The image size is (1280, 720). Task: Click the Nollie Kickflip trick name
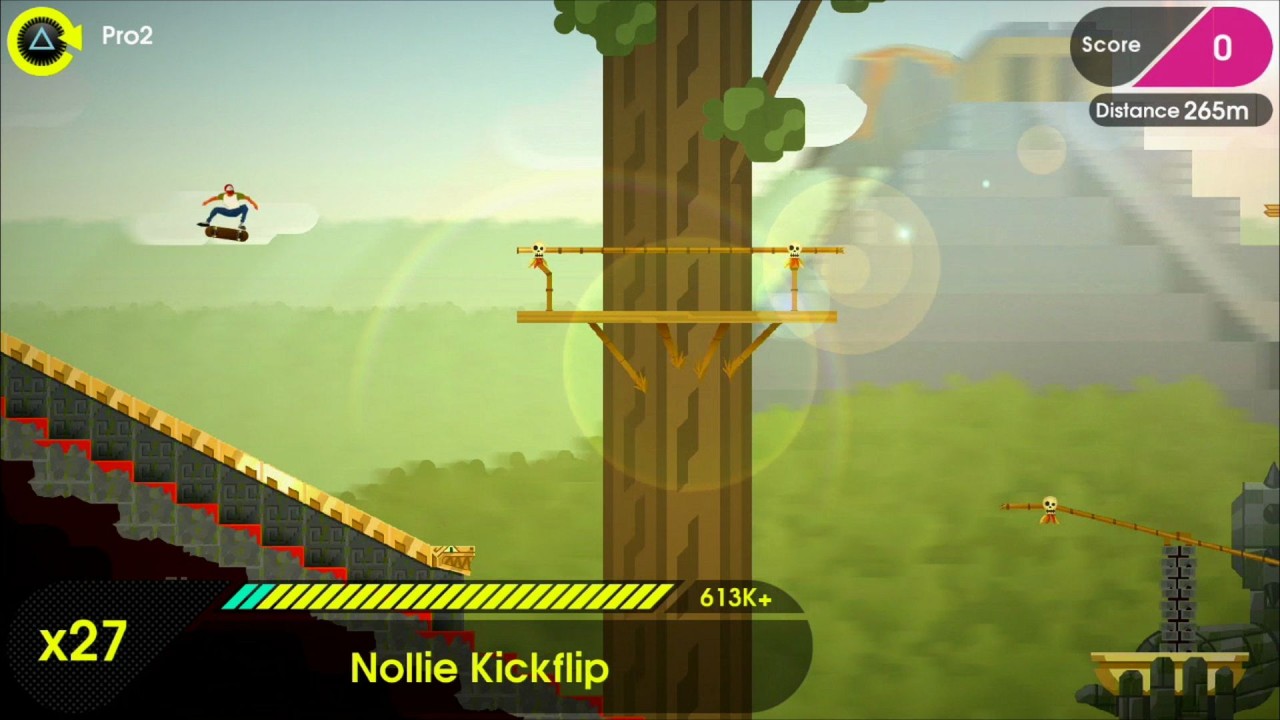click(x=478, y=668)
